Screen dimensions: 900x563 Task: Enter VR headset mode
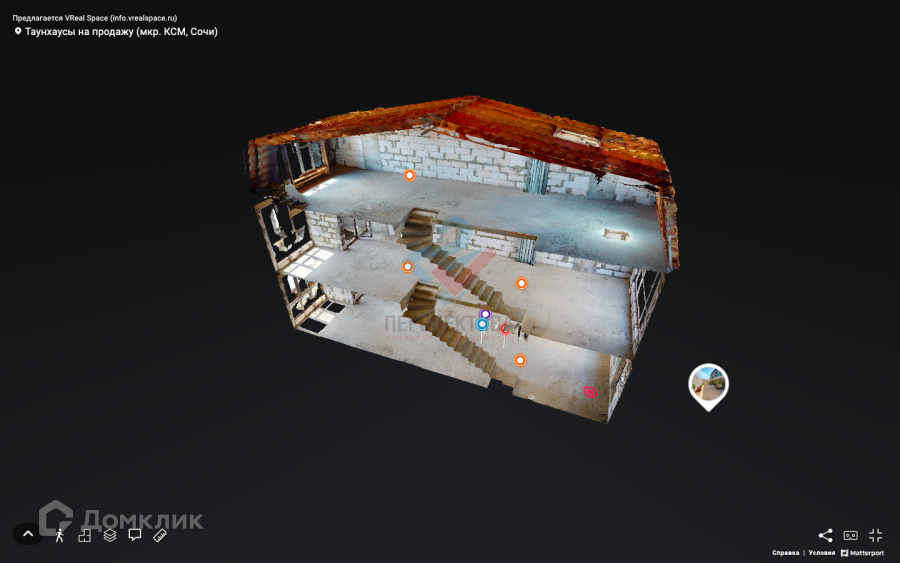point(851,535)
